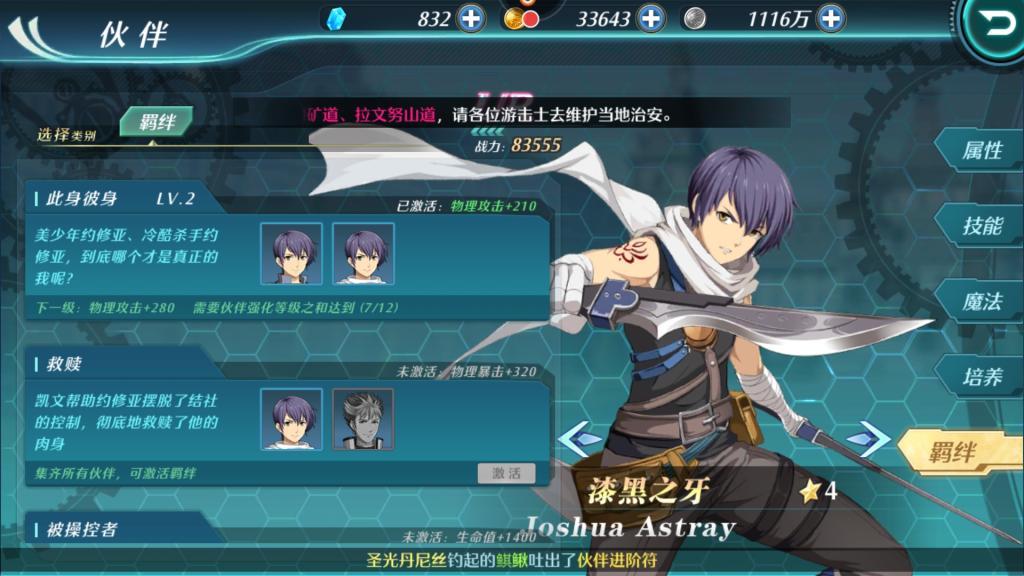Open the 此身彼身 bond entry
The image size is (1024, 576).
81,198
